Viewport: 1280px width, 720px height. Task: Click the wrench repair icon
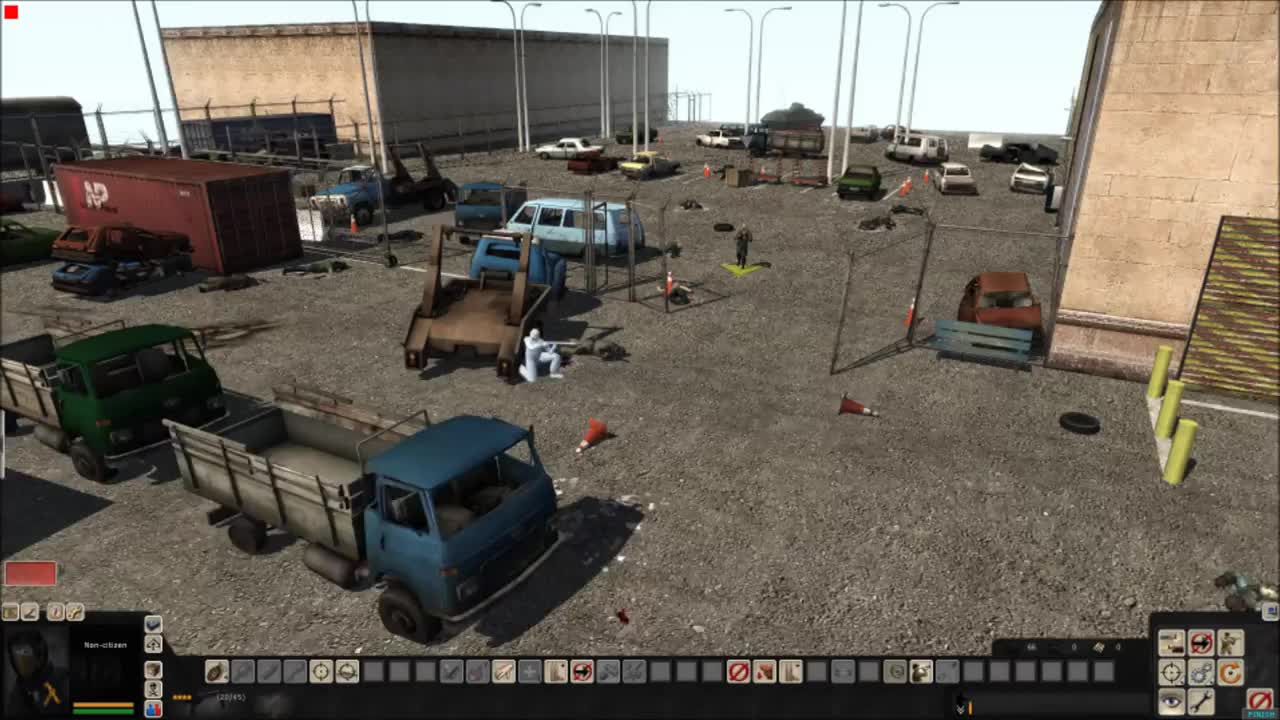(x=1200, y=702)
